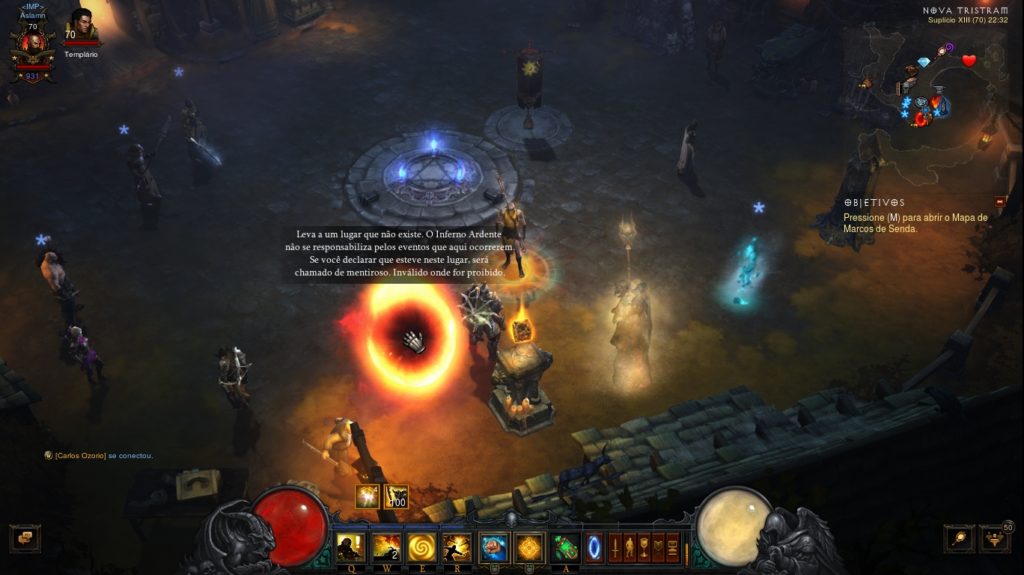Viewport: 1024px width, 575px height.
Task: Open the skills menu sword icon
Action: [615, 547]
